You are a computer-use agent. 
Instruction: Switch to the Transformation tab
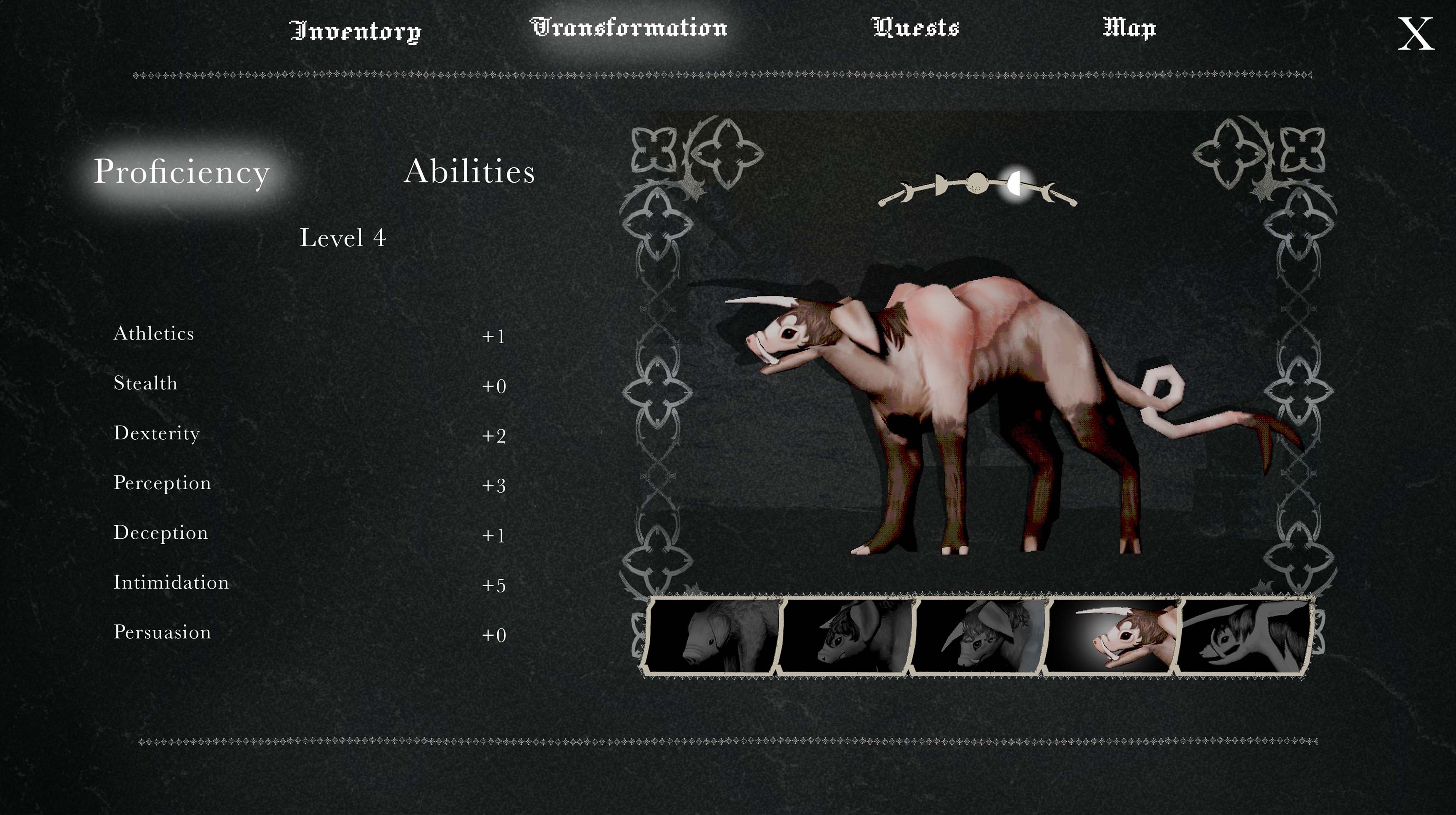tap(629, 28)
